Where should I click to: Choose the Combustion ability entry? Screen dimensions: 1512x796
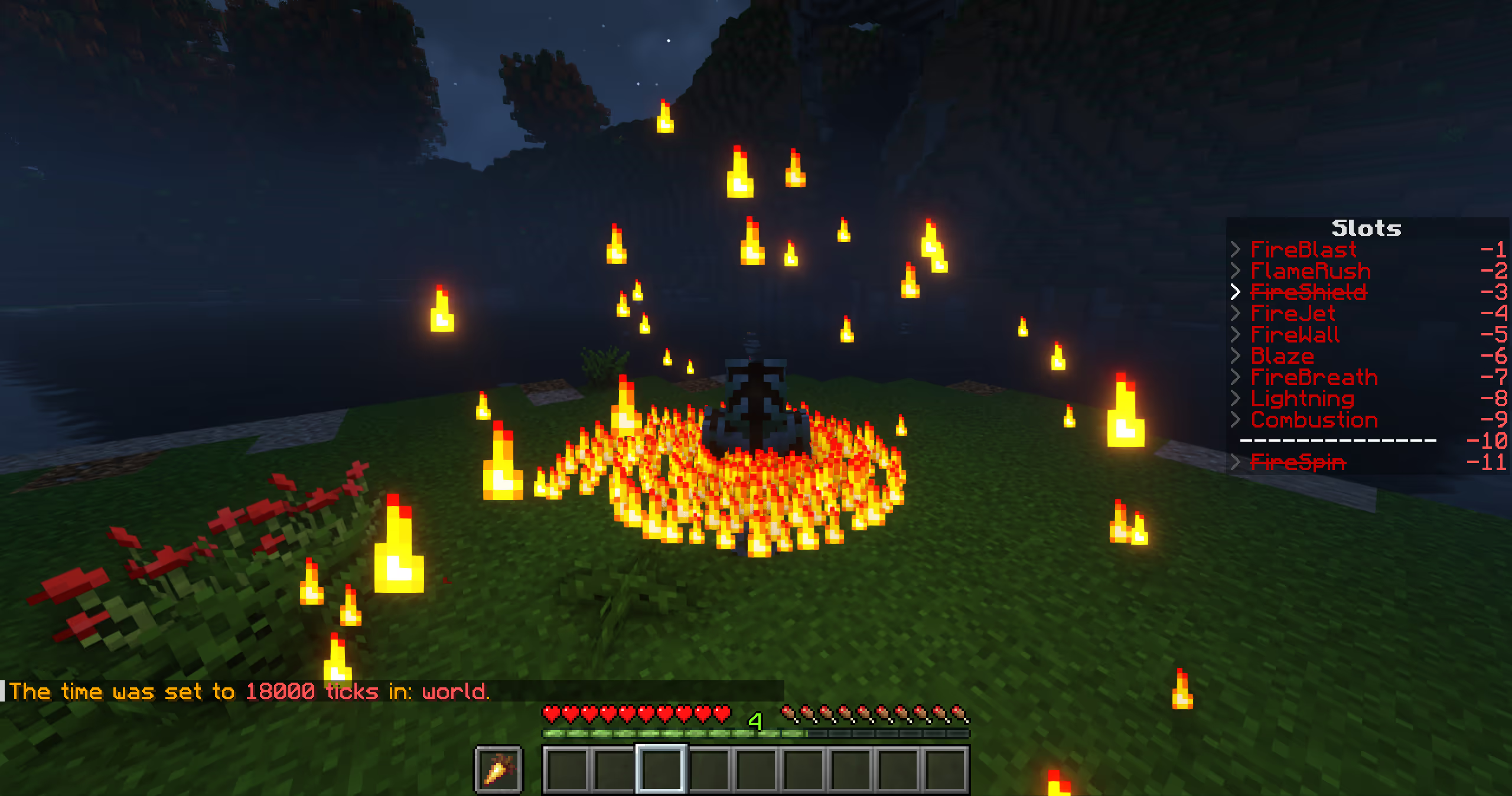[x=1314, y=420]
